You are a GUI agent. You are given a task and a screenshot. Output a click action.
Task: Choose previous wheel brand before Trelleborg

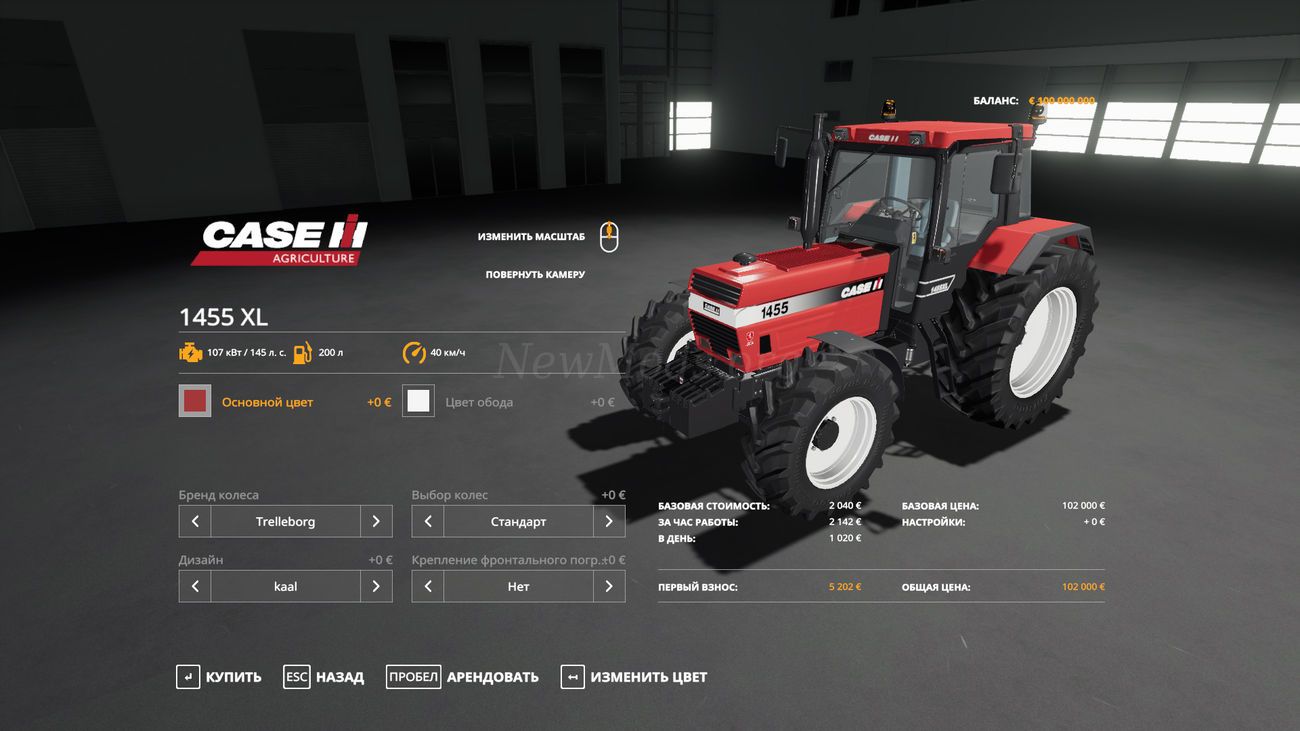coord(195,521)
